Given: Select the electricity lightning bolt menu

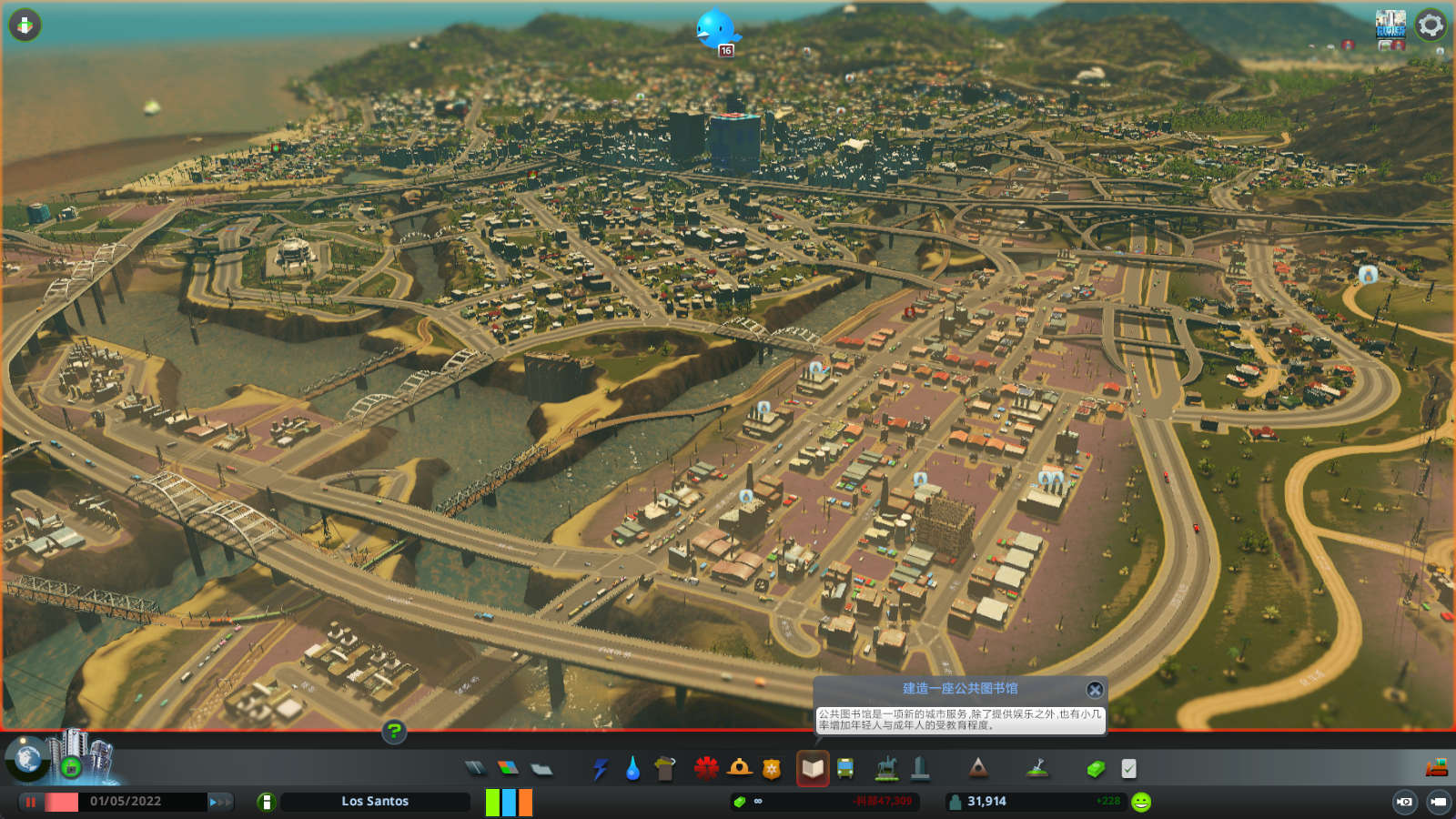Looking at the screenshot, I should pos(600,769).
